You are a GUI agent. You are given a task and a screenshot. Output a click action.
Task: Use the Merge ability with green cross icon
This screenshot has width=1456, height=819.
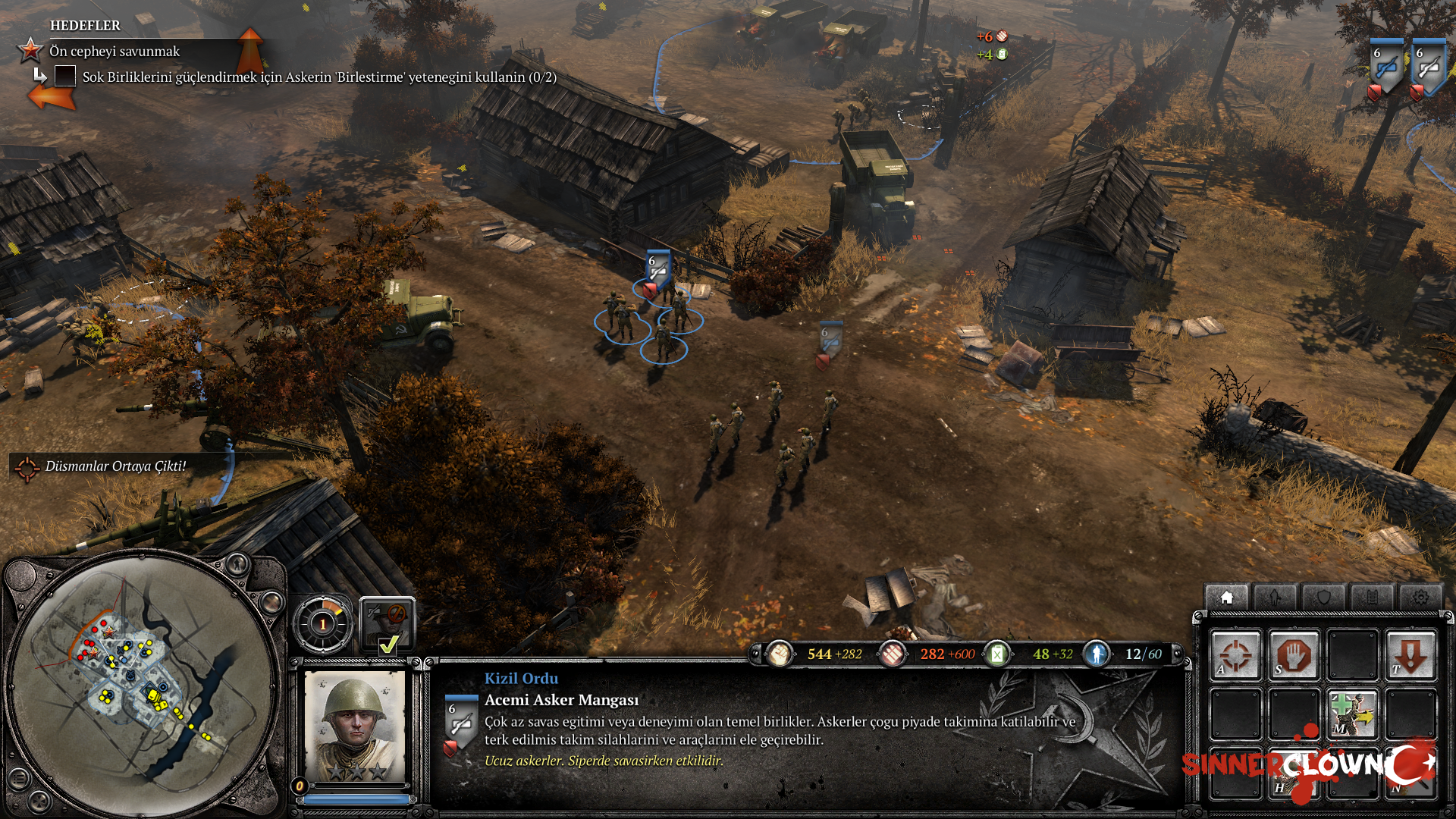tap(1352, 714)
